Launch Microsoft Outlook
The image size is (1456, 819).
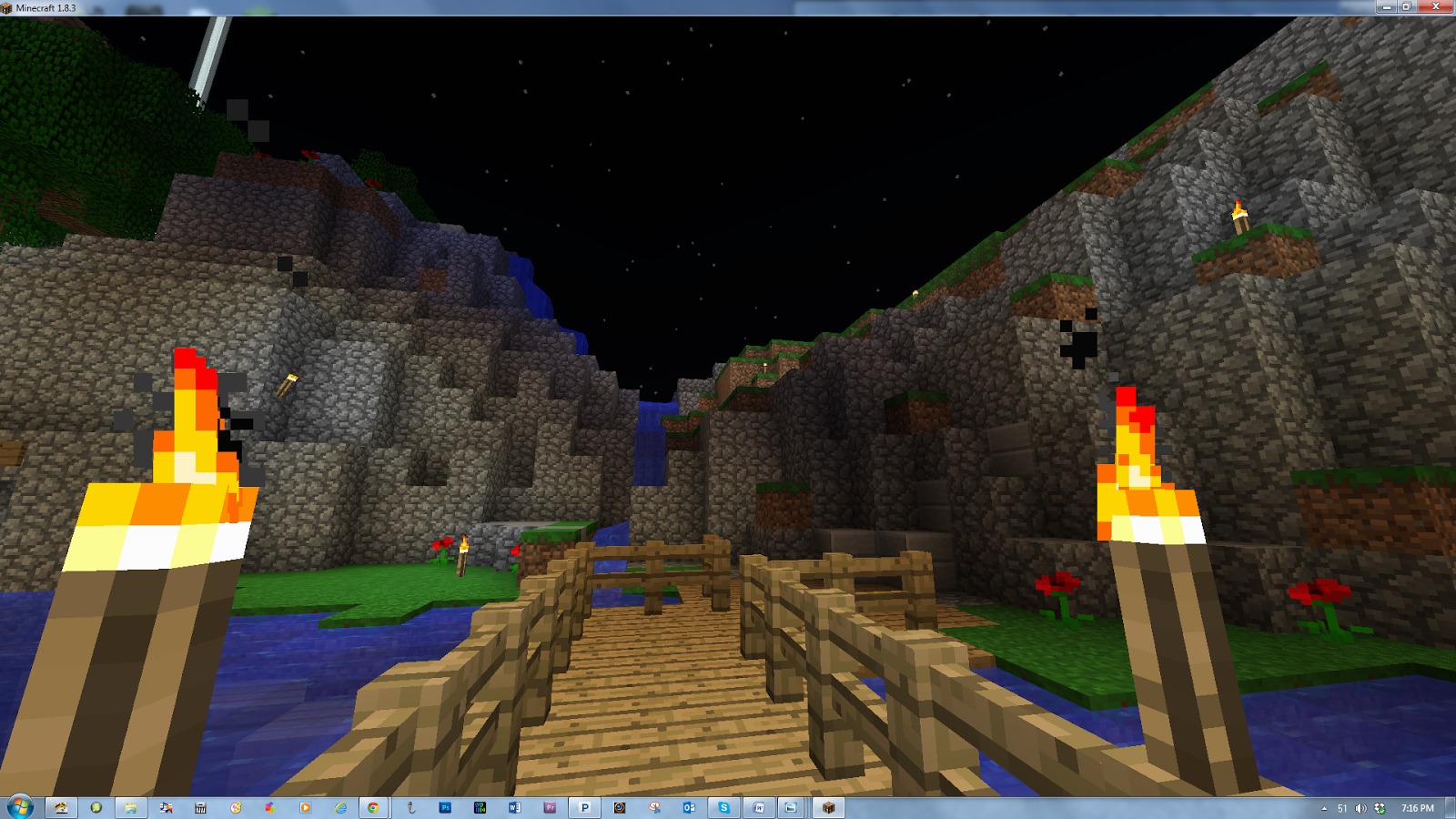click(x=691, y=806)
